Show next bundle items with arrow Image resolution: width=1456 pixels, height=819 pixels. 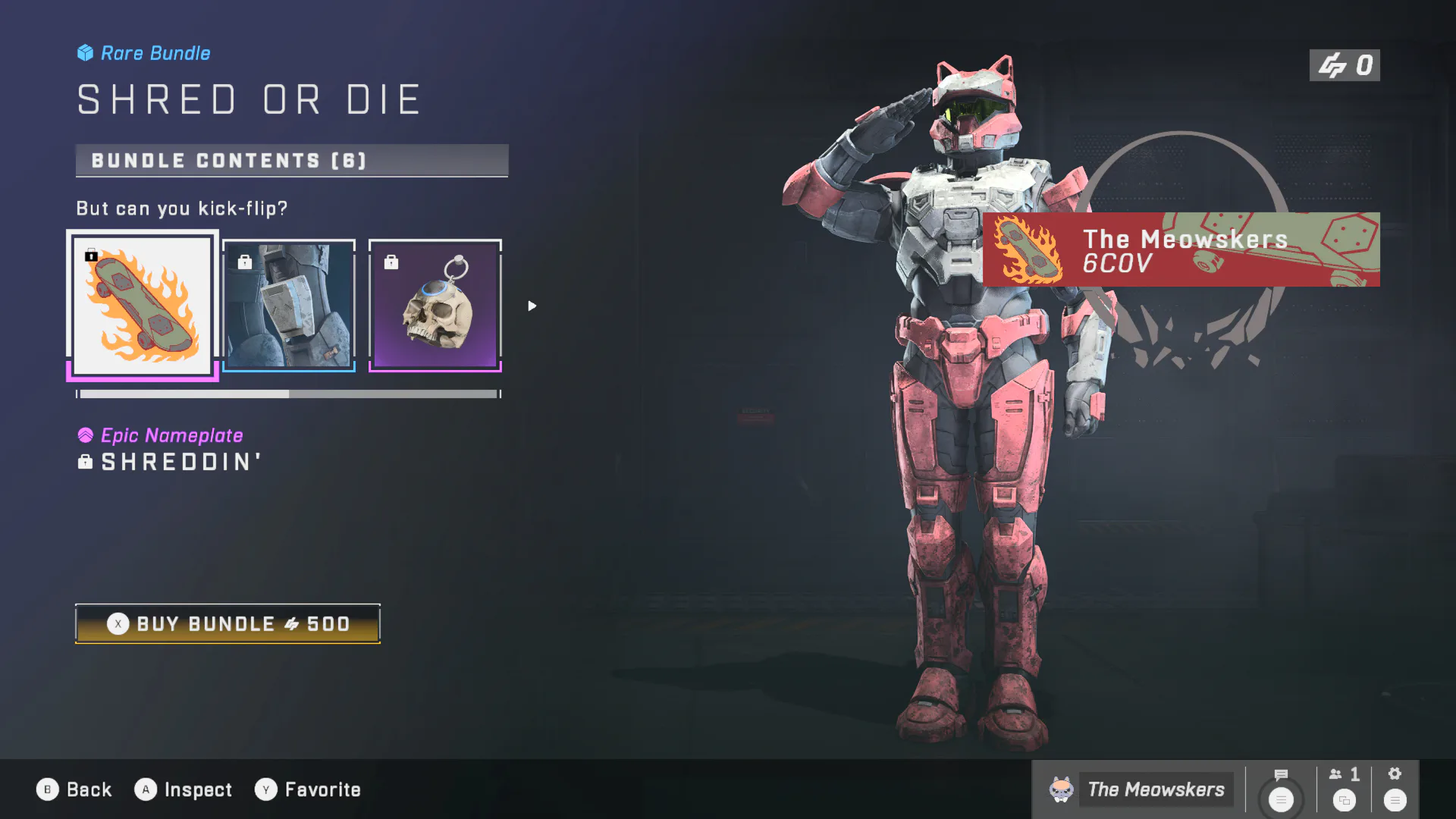(x=532, y=306)
